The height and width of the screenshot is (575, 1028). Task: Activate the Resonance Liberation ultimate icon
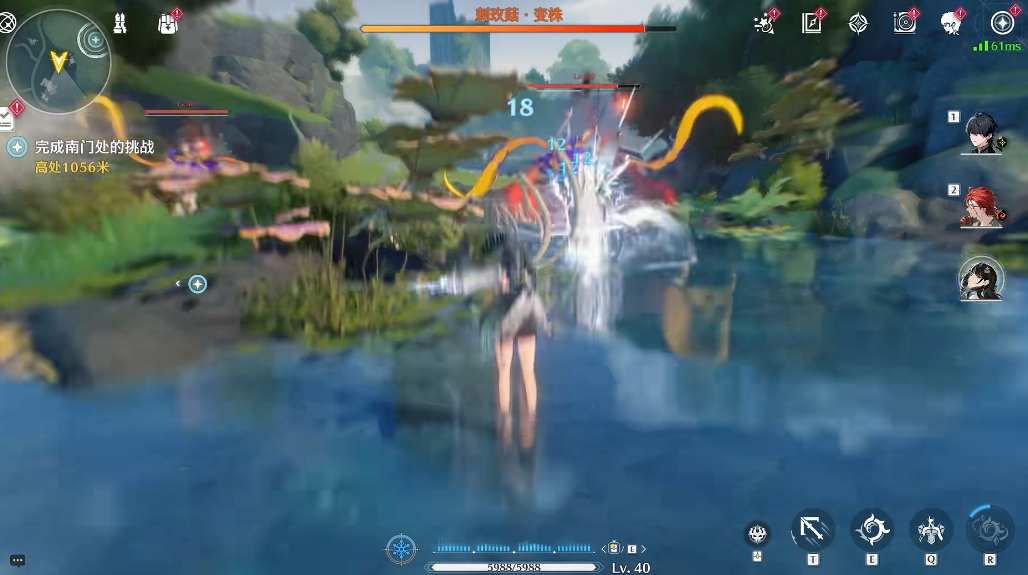pos(990,530)
